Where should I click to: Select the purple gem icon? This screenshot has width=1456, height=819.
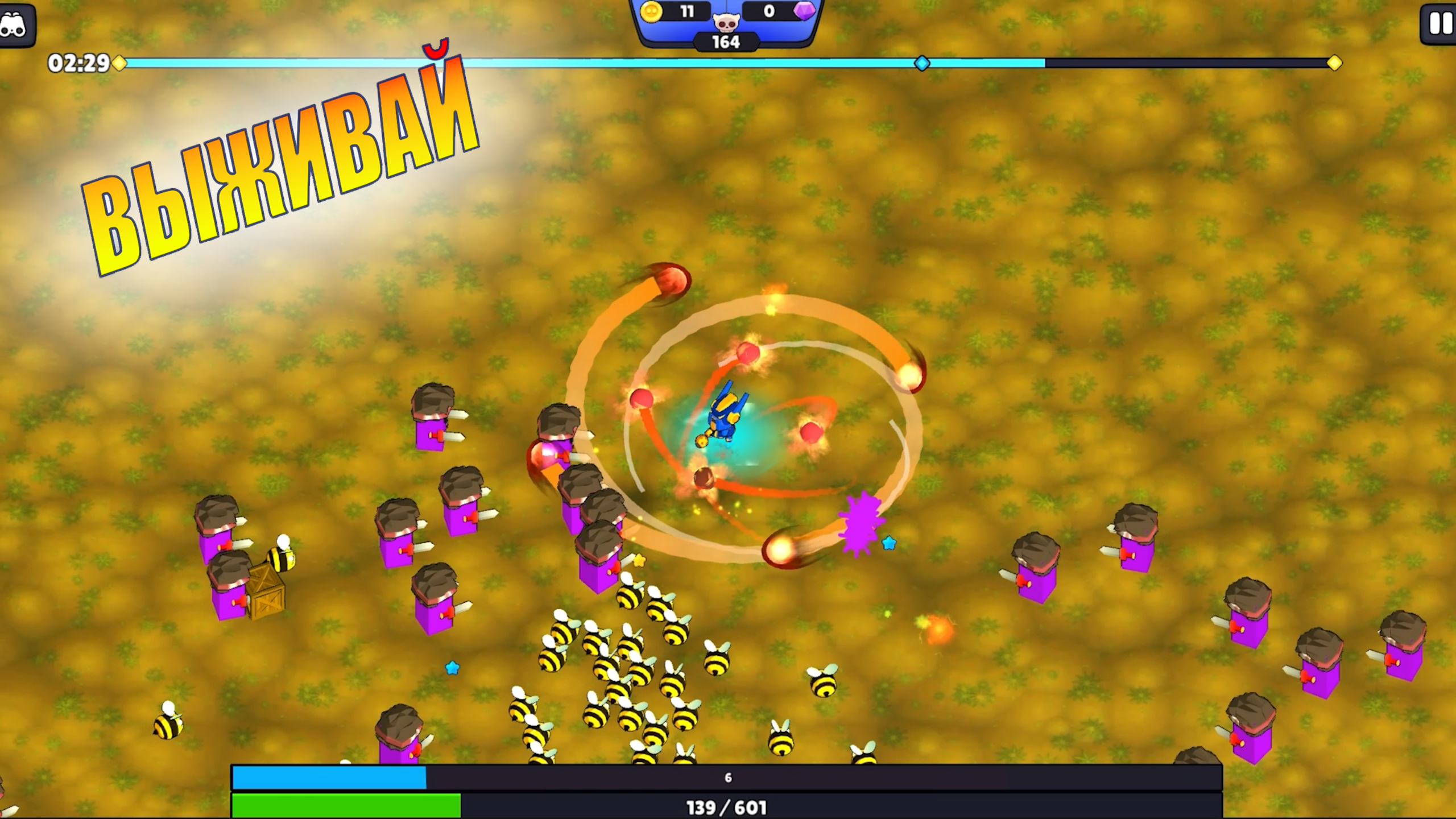click(803, 12)
